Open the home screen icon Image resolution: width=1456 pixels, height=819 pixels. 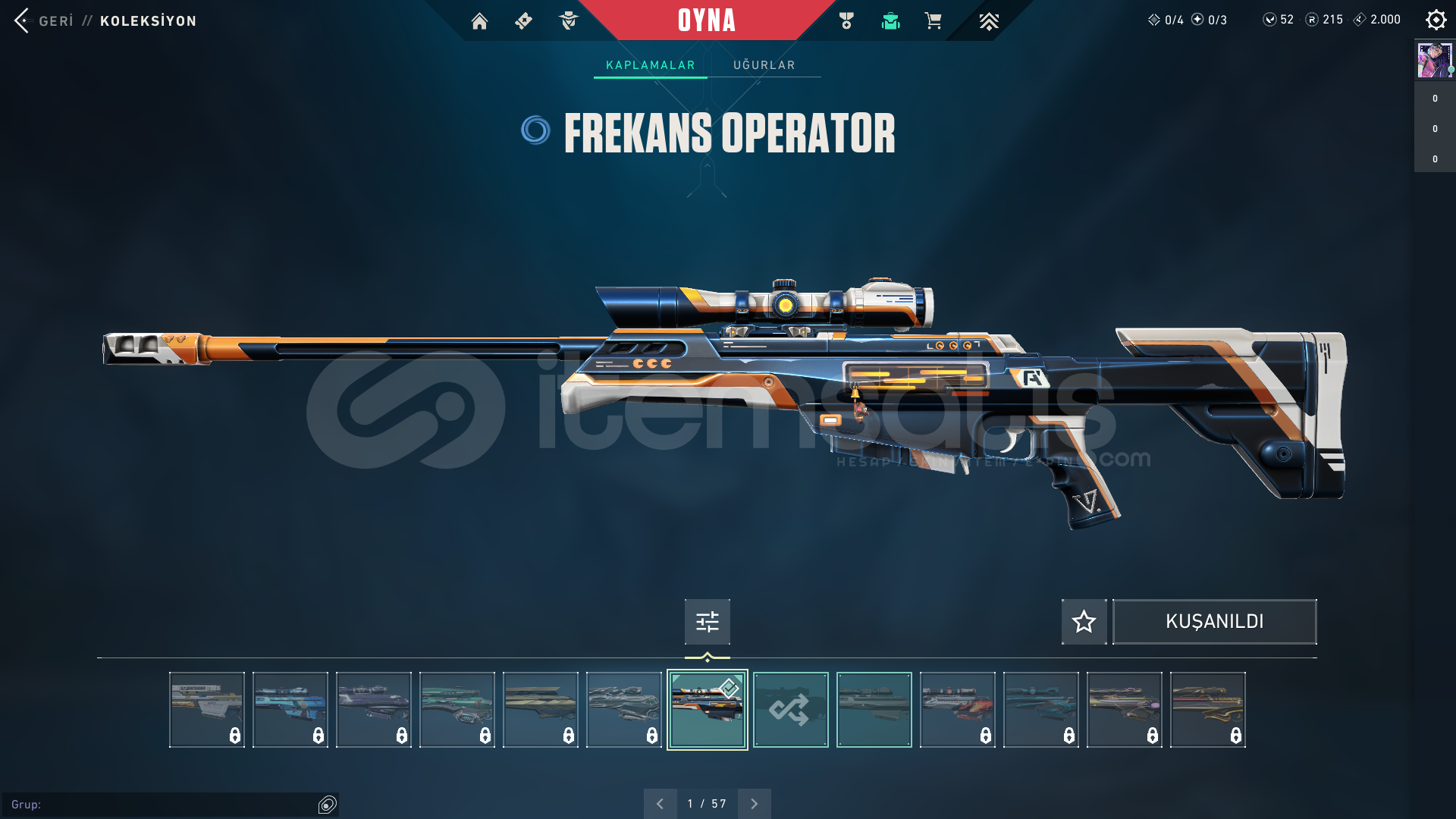click(x=479, y=21)
